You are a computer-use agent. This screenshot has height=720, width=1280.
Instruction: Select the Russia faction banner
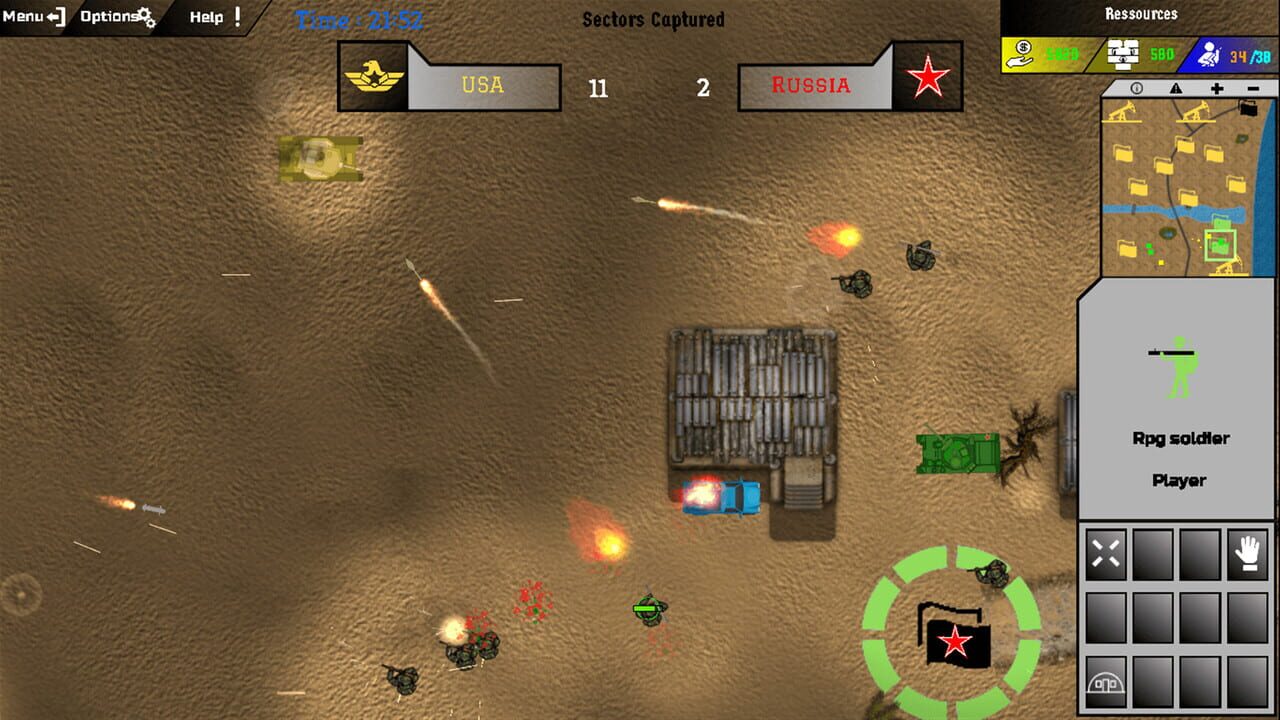850,85
